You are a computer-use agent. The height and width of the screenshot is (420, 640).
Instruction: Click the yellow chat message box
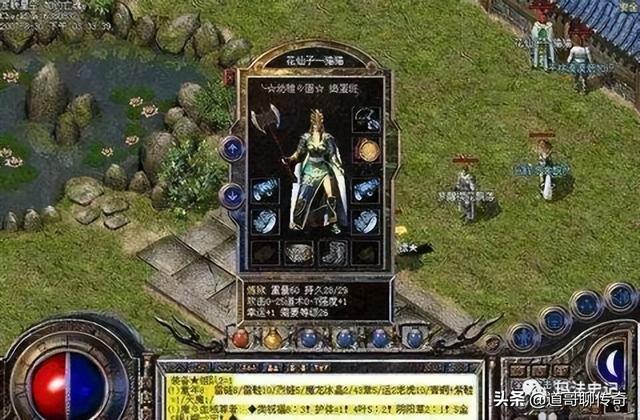point(320,390)
